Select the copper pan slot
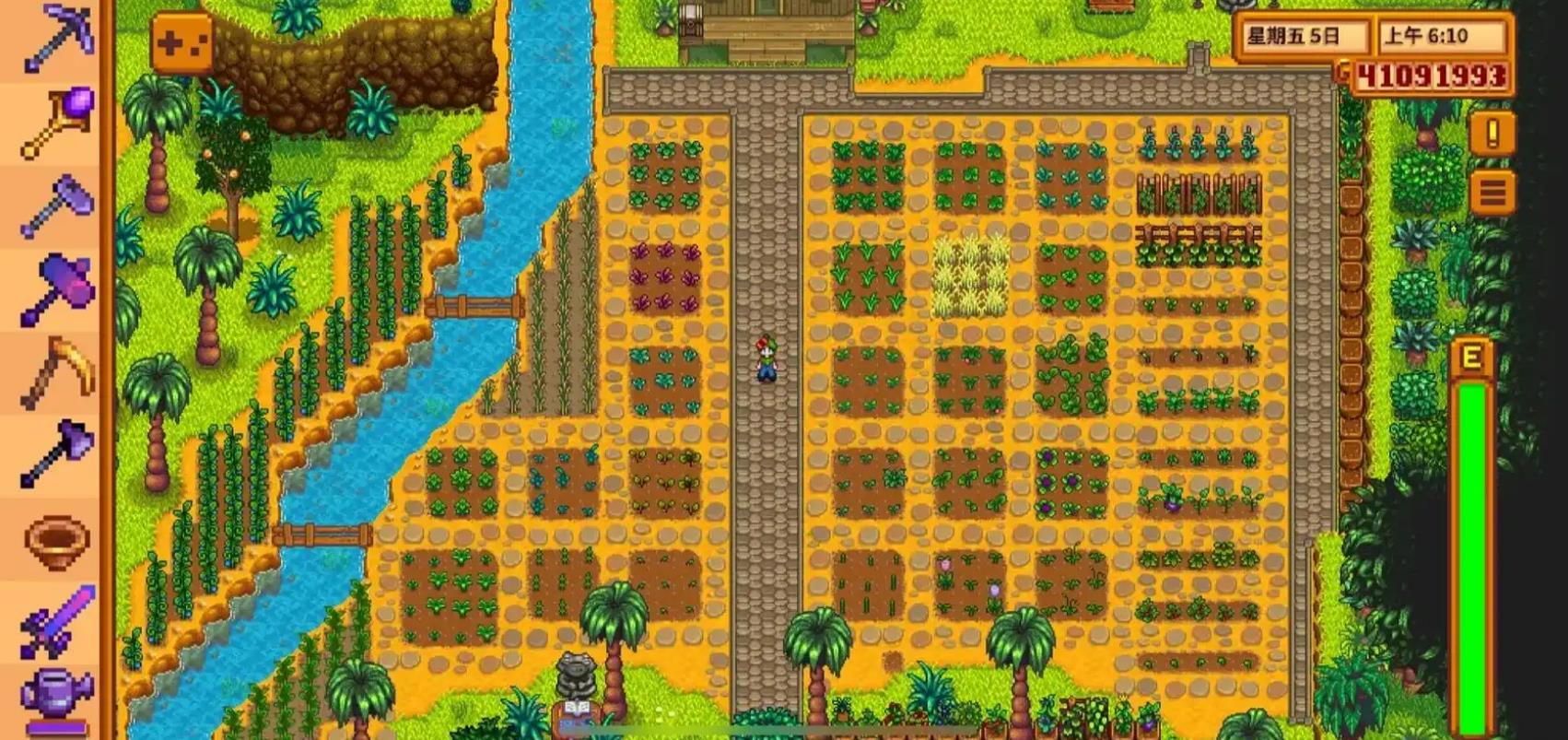1568x740 pixels. tap(57, 540)
